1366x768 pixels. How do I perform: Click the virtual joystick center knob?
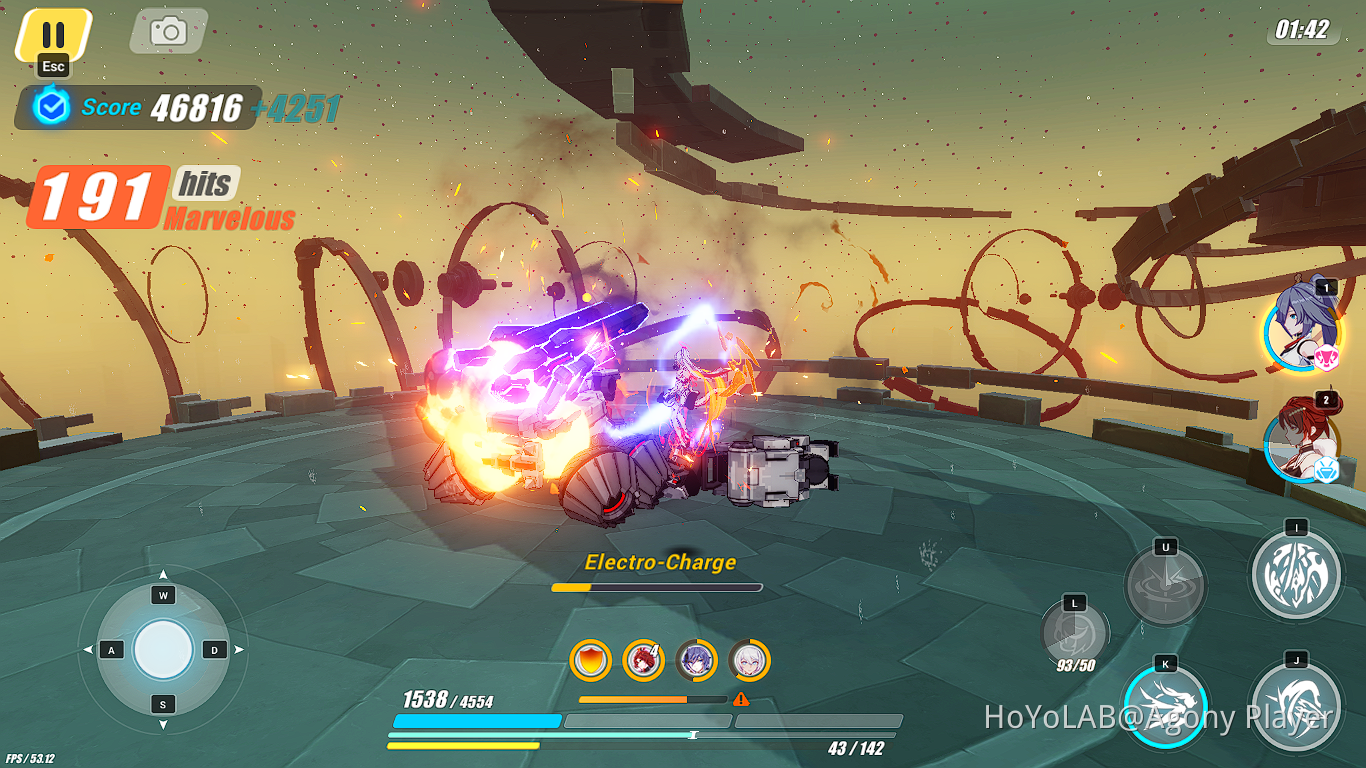pyautogui.click(x=163, y=650)
